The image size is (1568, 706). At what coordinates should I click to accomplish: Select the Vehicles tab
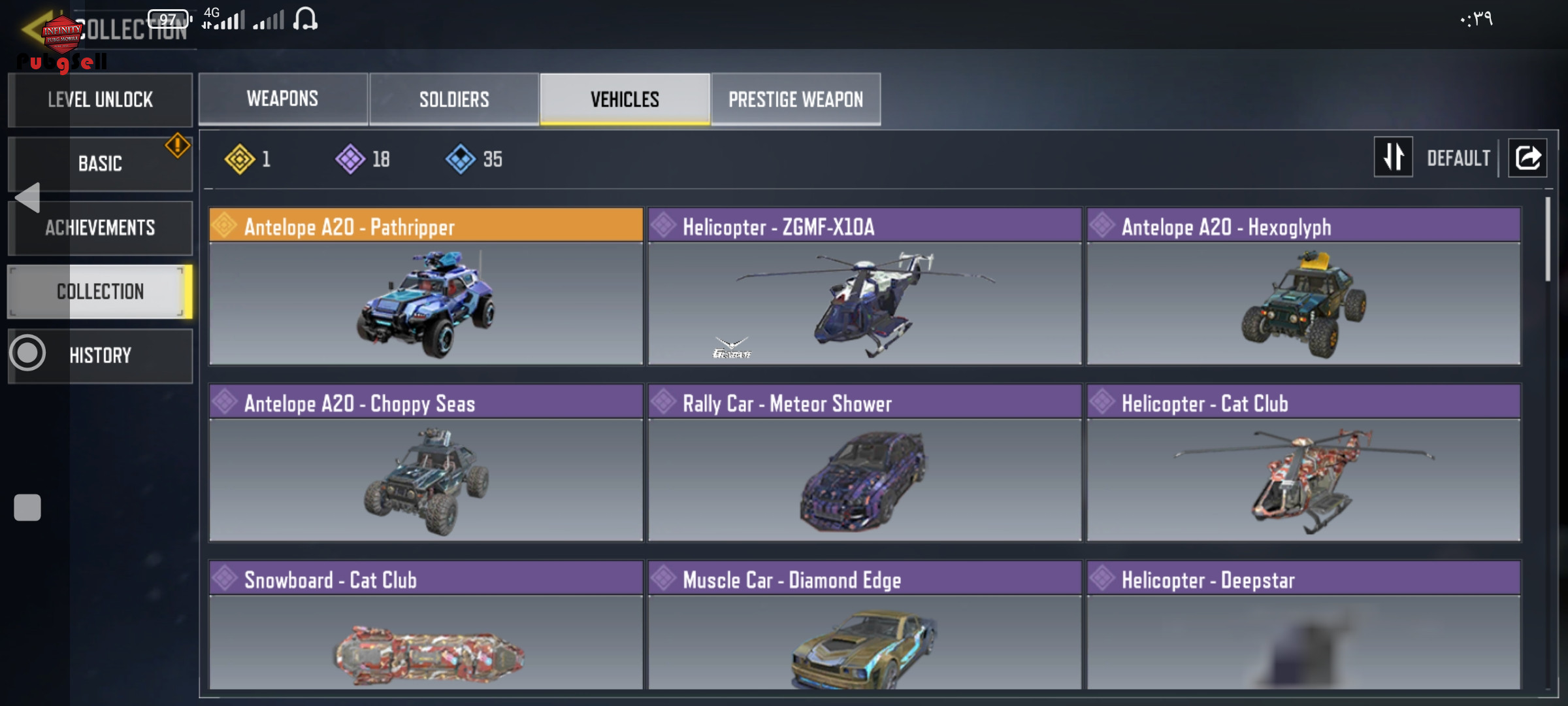(x=625, y=99)
